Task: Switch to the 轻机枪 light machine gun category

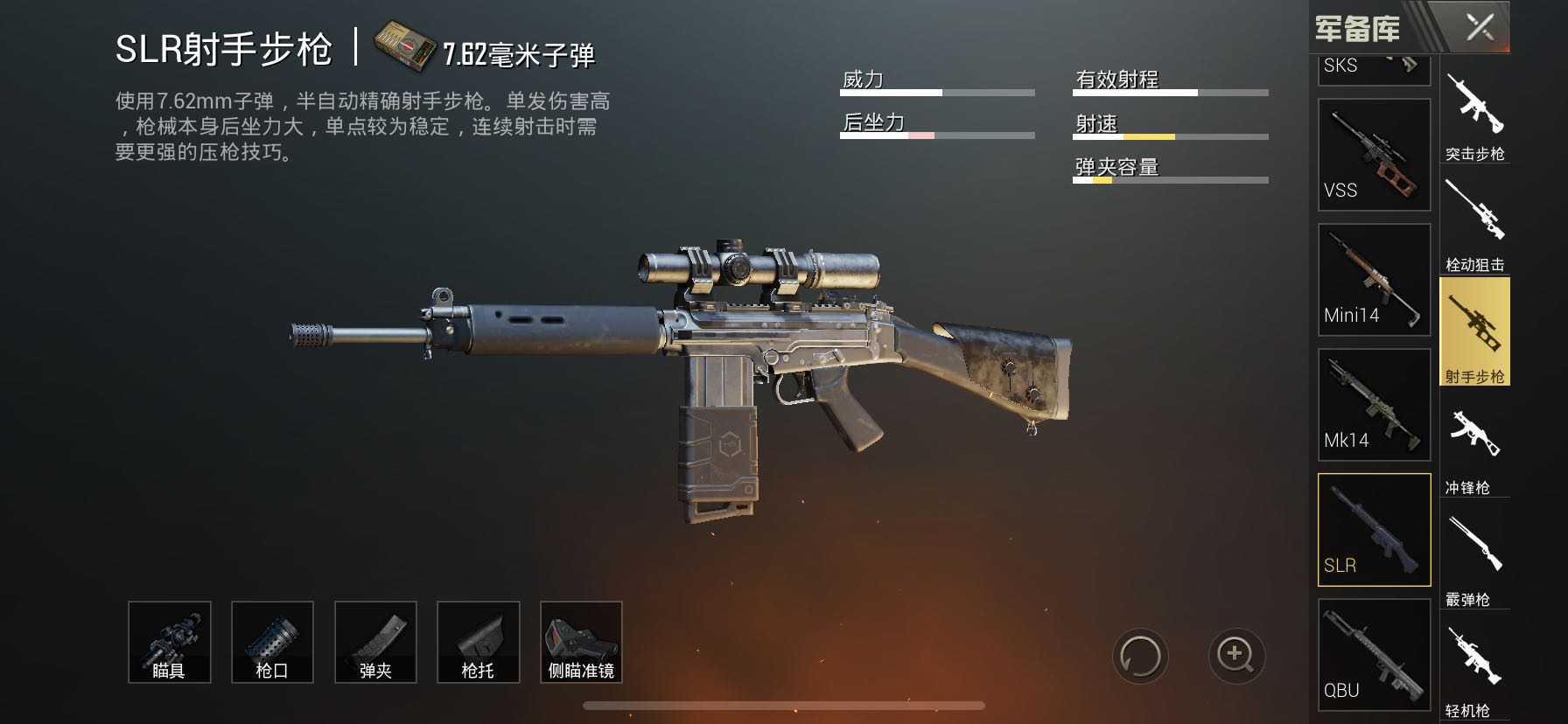Action: pos(1474,669)
